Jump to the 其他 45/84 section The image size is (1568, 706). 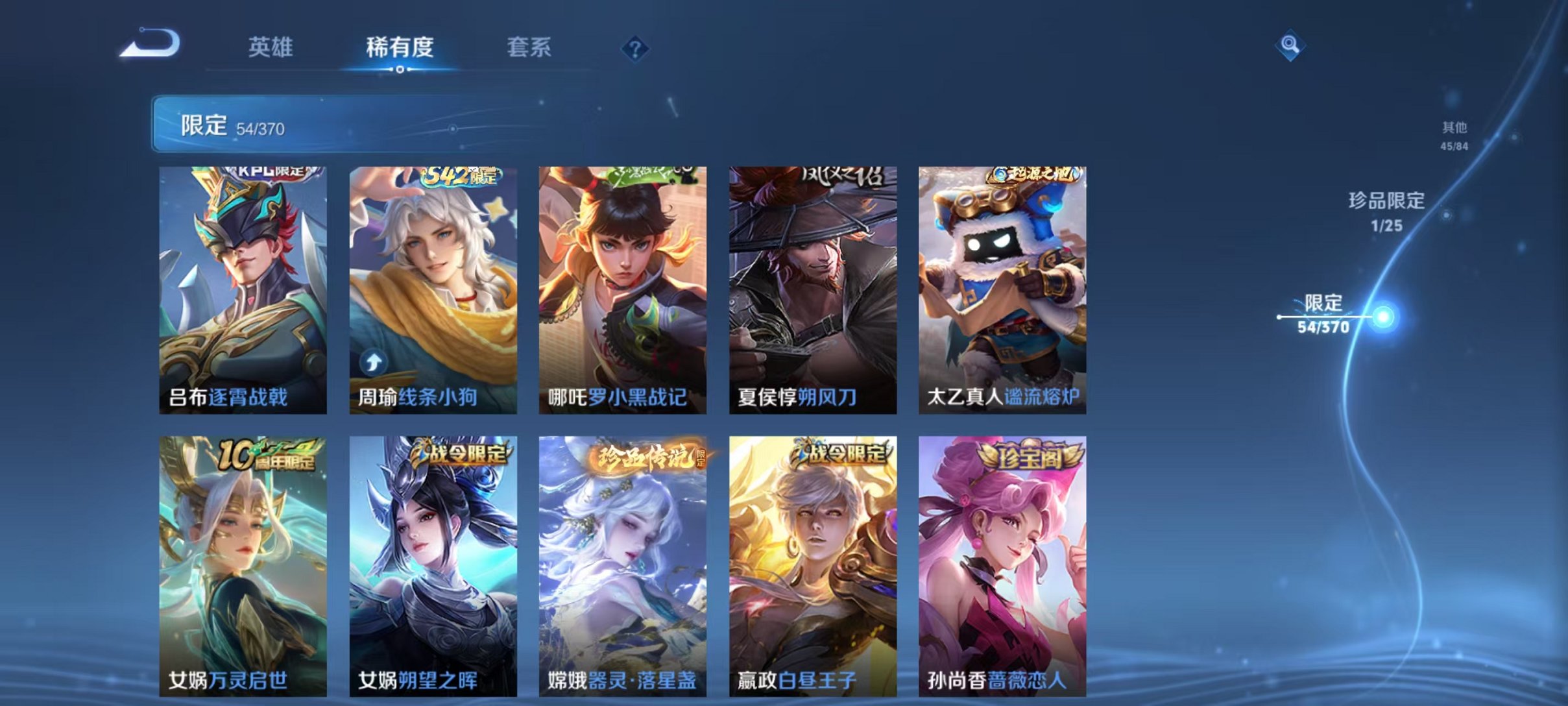[x=1452, y=136]
